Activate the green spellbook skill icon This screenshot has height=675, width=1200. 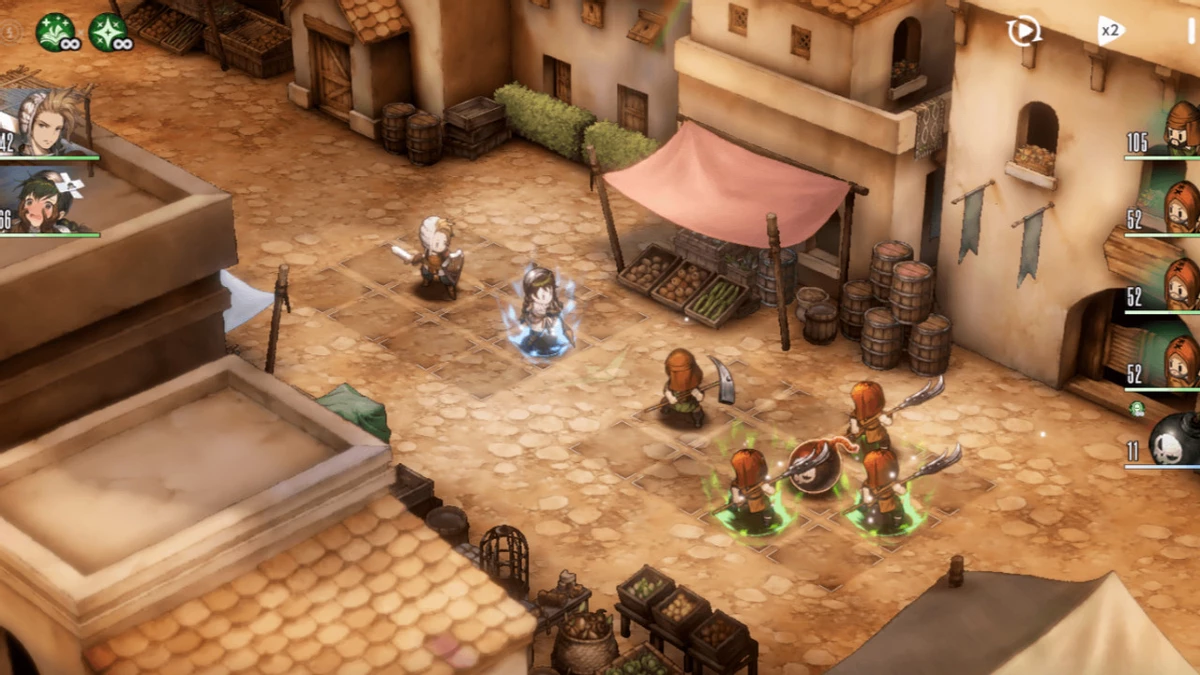(x=55, y=32)
